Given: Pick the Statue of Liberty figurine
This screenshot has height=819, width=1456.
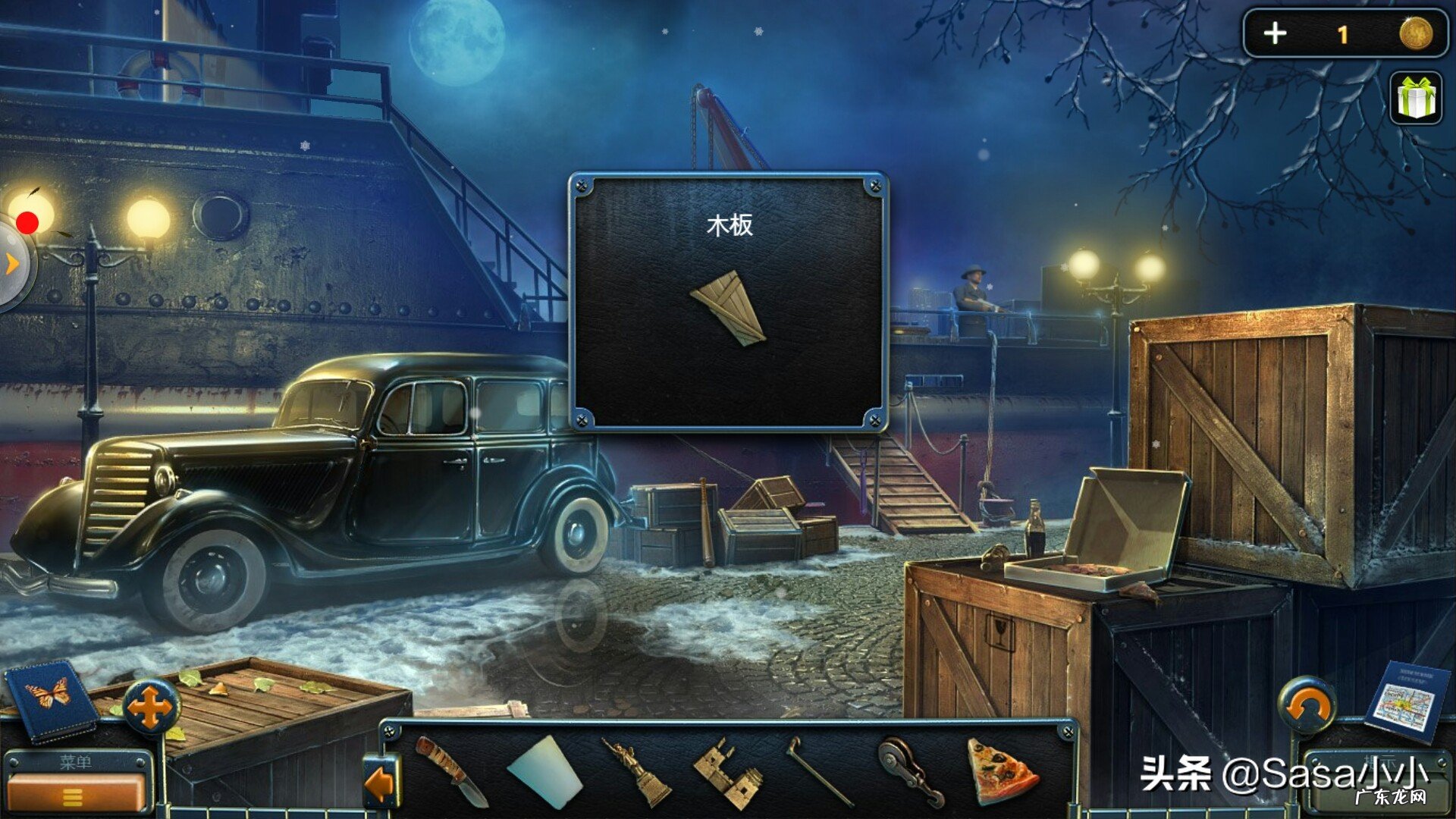Looking at the screenshot, I should tap(637, 770).
